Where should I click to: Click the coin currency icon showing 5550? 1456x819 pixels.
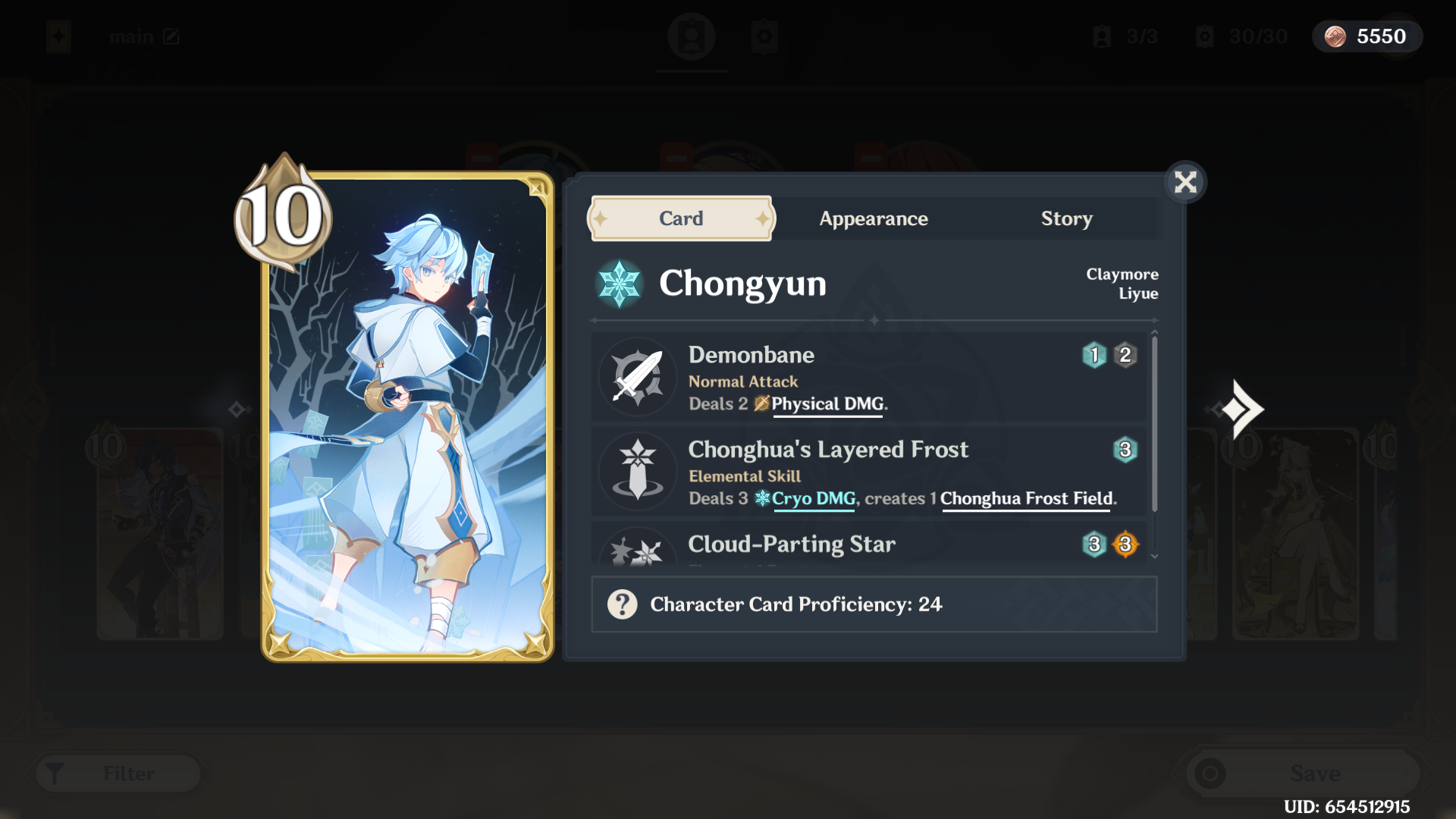point(1335,36)
